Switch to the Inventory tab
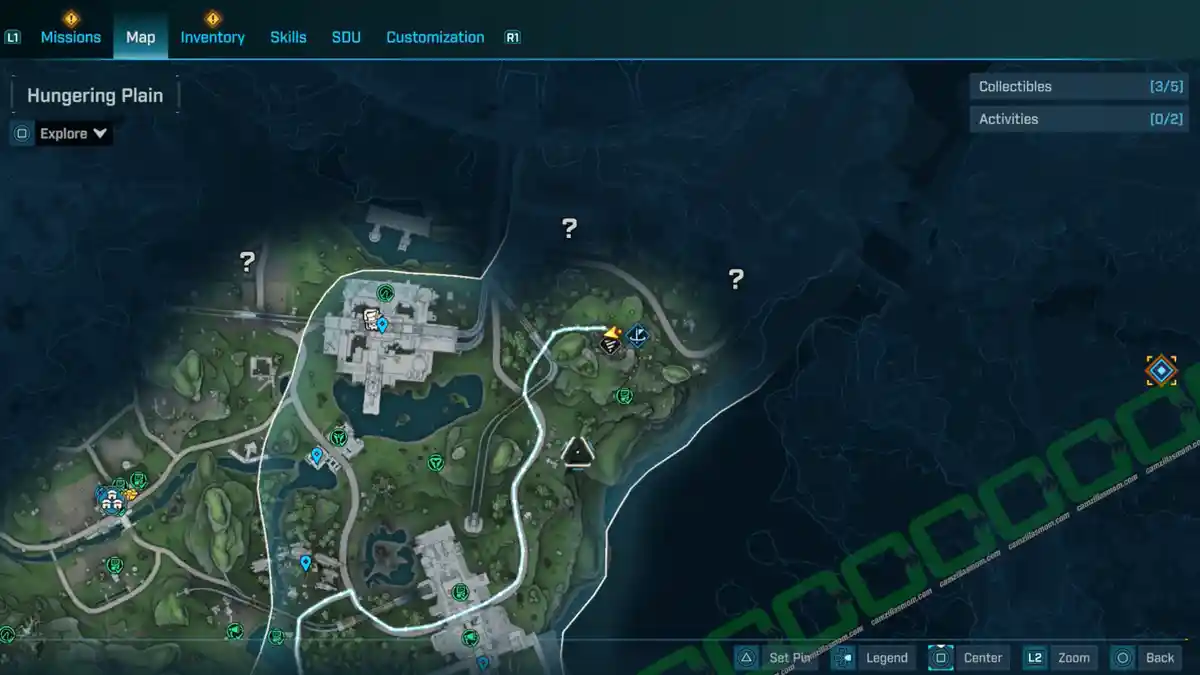 point(212,37)
